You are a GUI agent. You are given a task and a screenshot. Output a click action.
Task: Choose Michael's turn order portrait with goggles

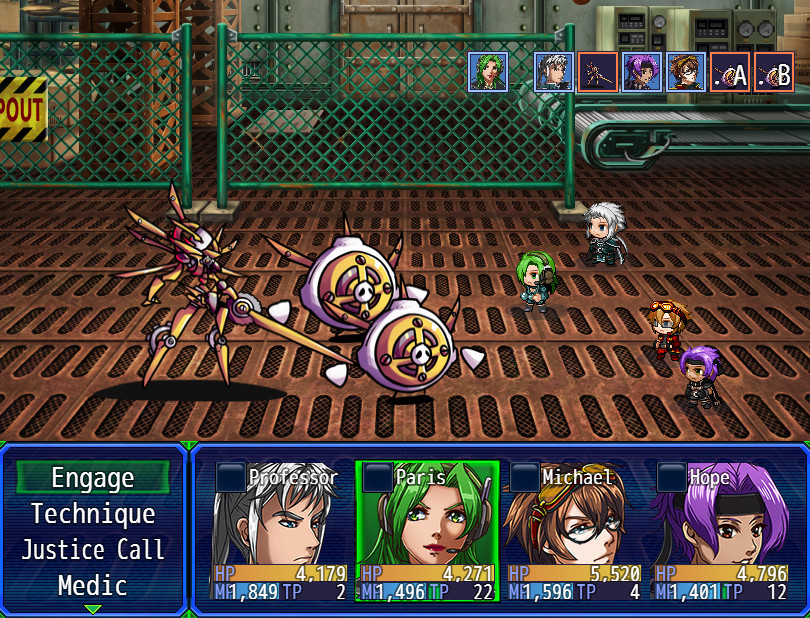[x=686, y=72]
